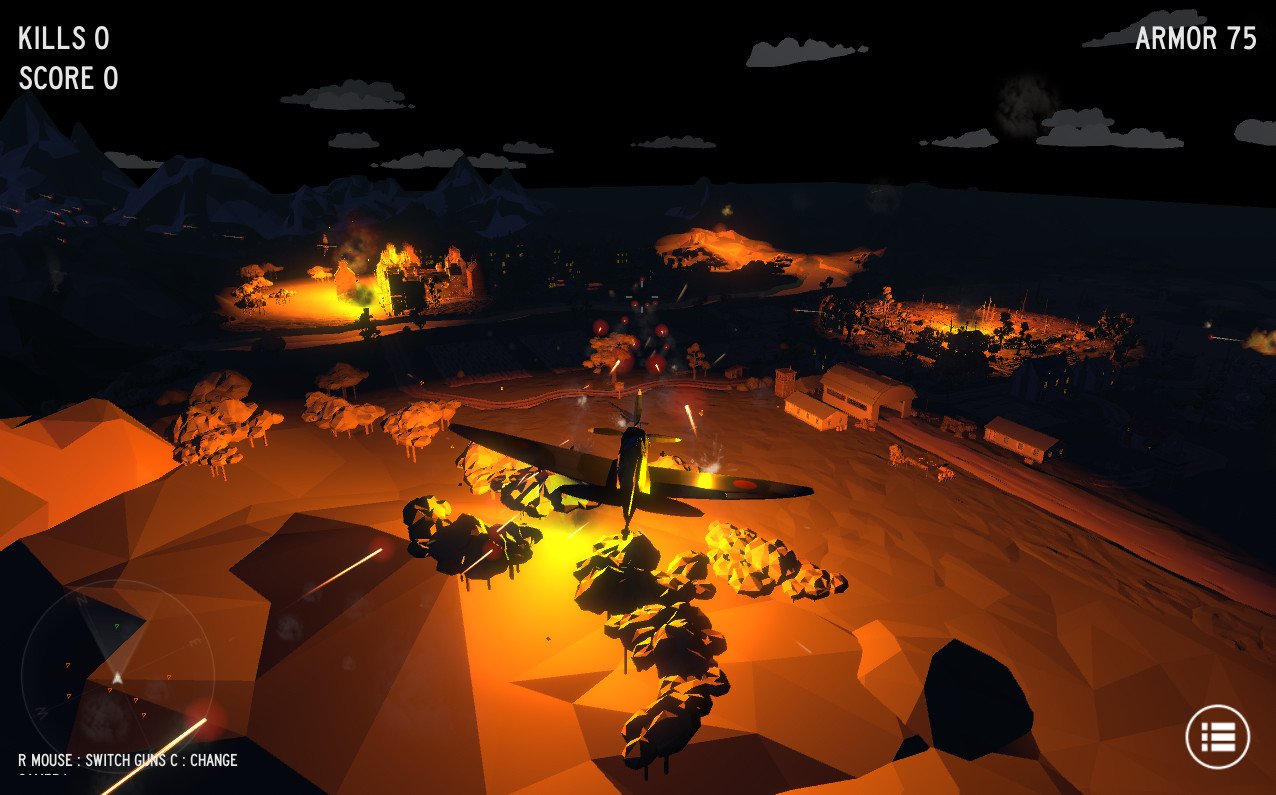Click the circular radar minimap
The width and height of the screenshot is (1276, 795).
click(x=117, y=675)
